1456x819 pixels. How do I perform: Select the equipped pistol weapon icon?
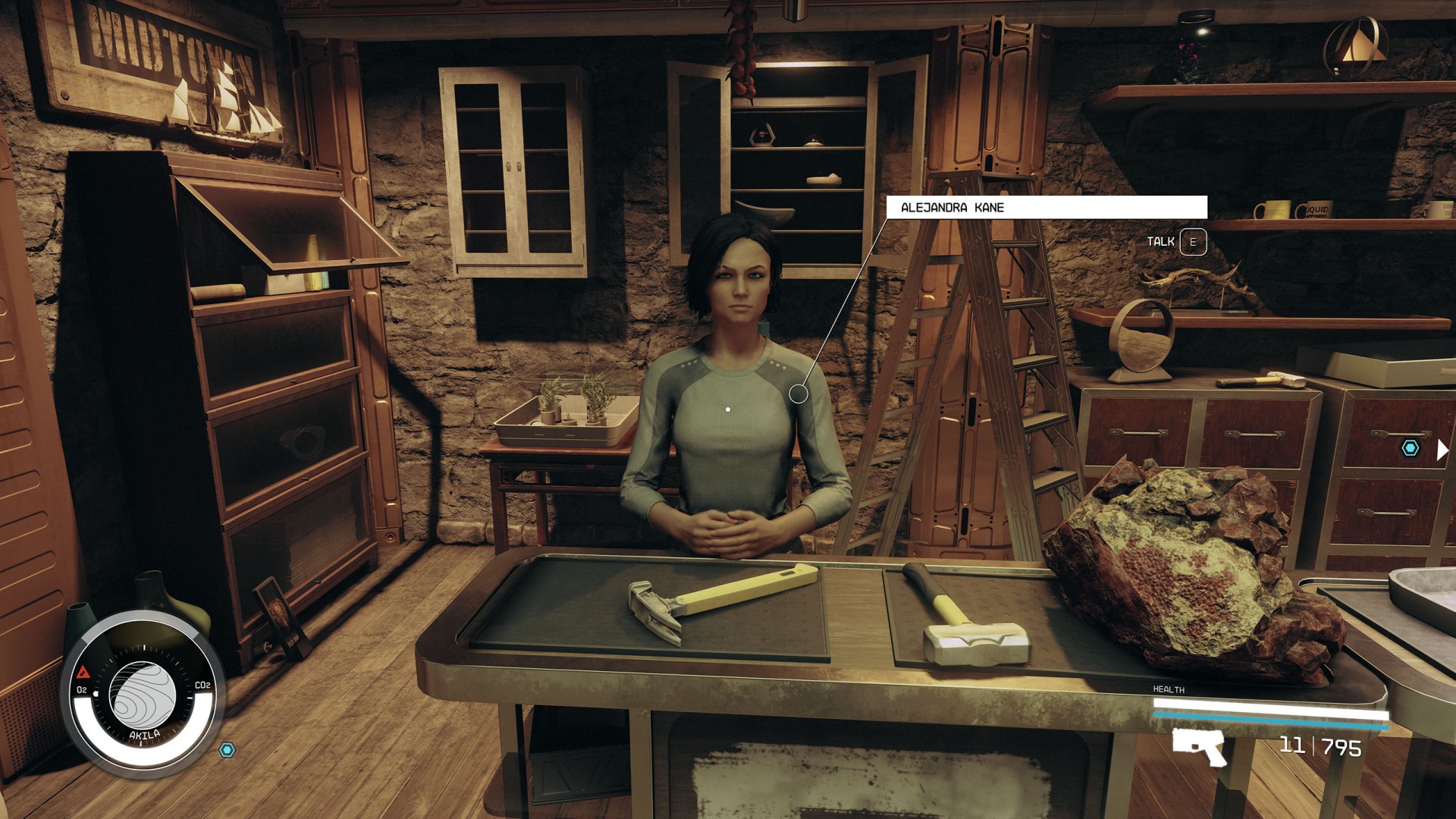(x=1199, y=746)
